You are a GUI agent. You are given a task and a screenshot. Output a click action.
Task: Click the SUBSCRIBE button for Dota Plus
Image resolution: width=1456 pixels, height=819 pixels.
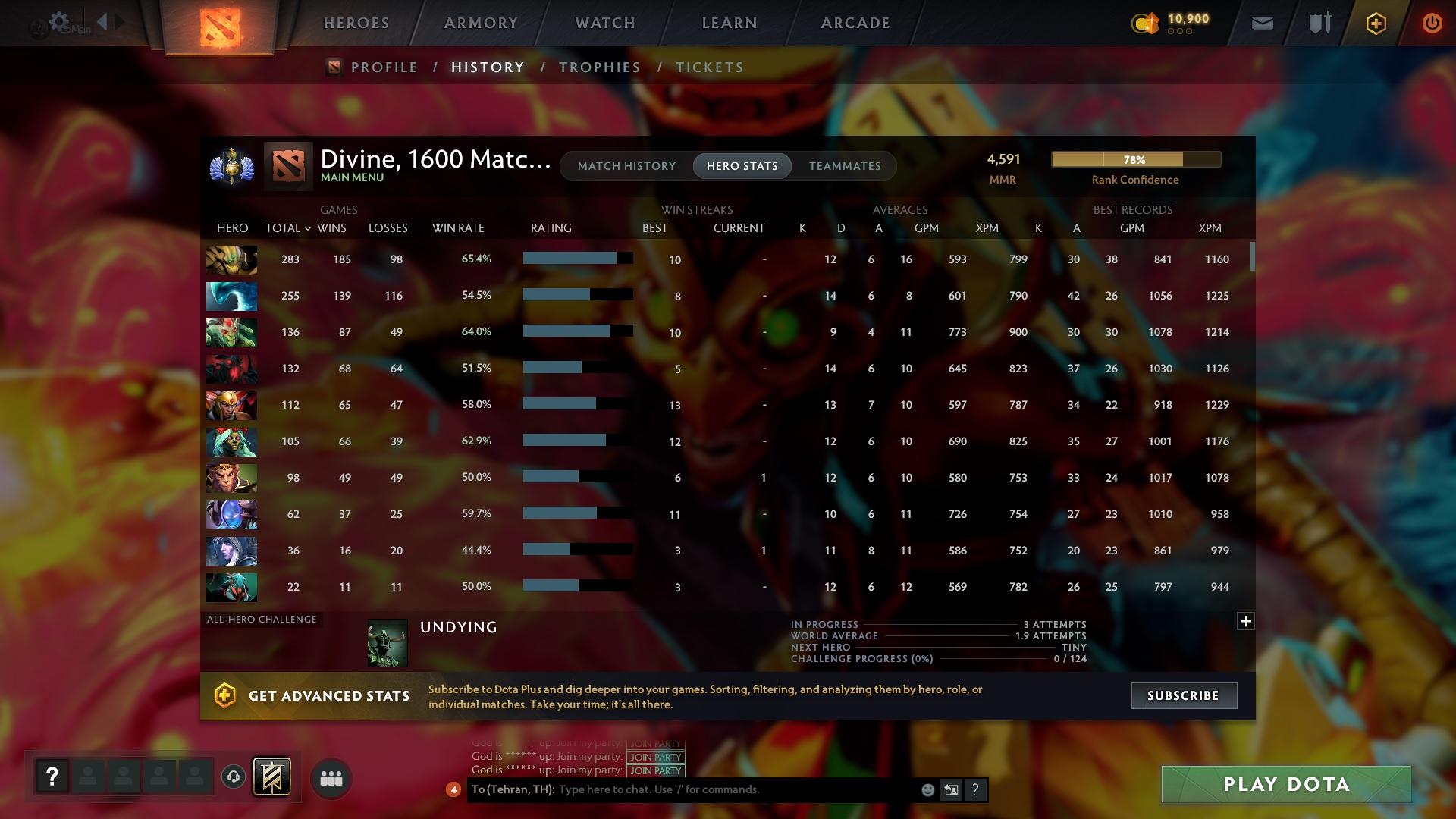point(1183,695)
